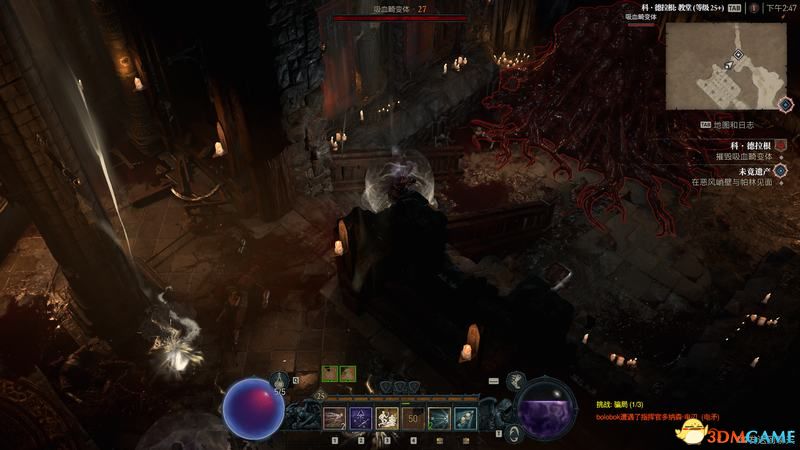Use the blue arrow skill in slot two

tap(361, 418)
